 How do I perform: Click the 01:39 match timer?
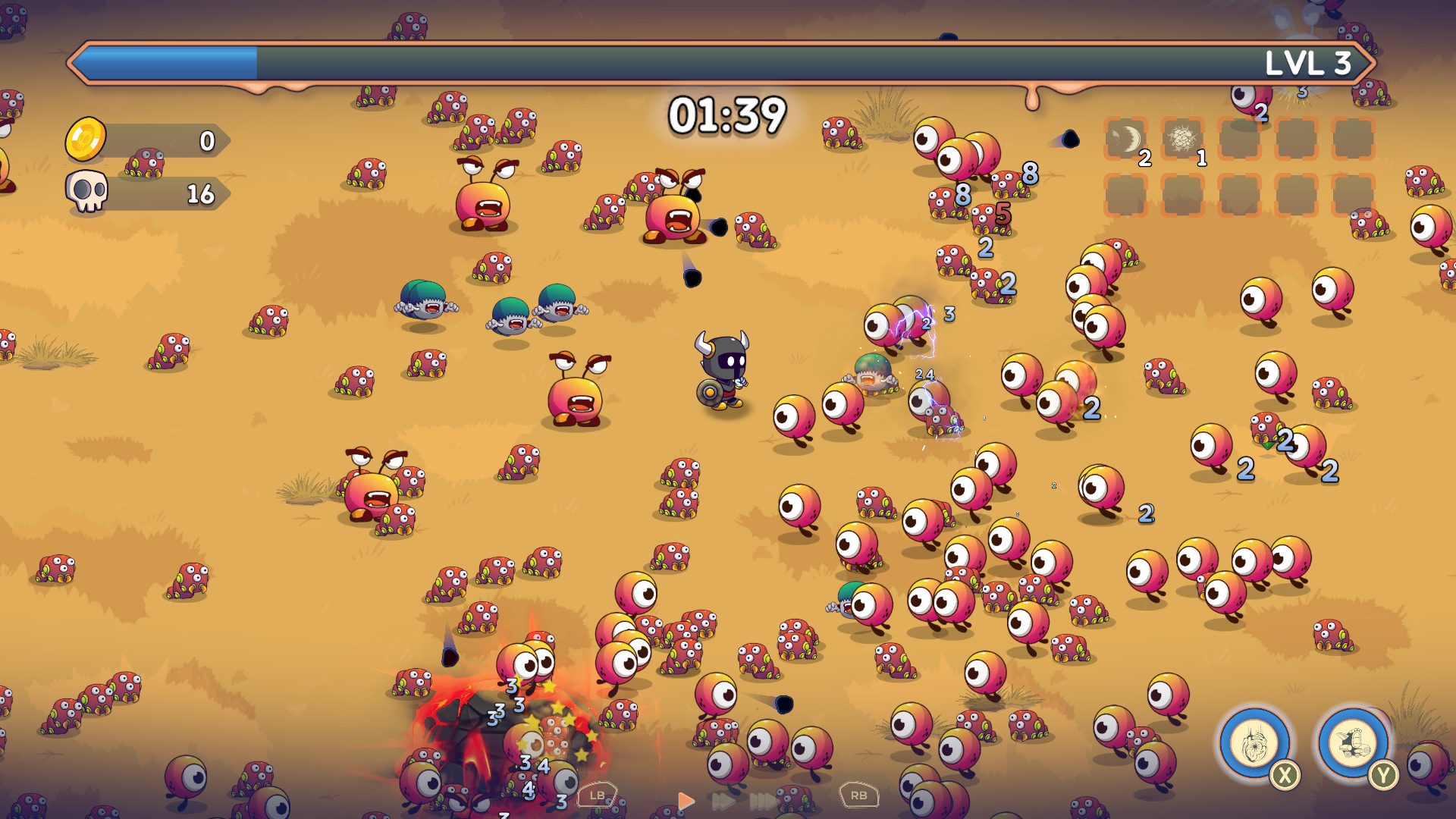point(729,114)
